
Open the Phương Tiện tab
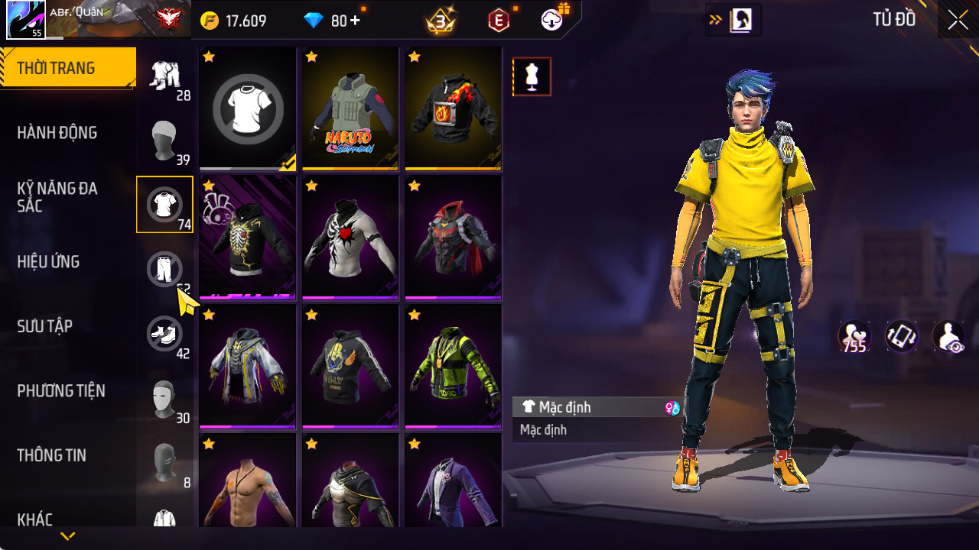pyautogui.click(x=61, y=391)
